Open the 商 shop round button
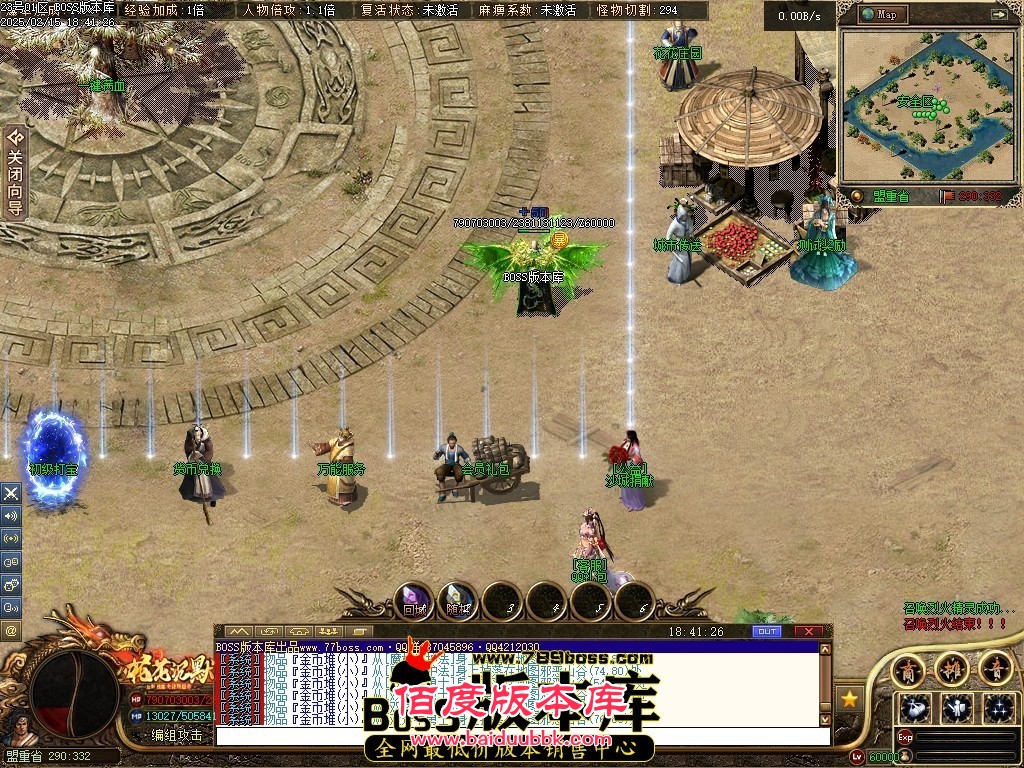 tap(908, 669)
